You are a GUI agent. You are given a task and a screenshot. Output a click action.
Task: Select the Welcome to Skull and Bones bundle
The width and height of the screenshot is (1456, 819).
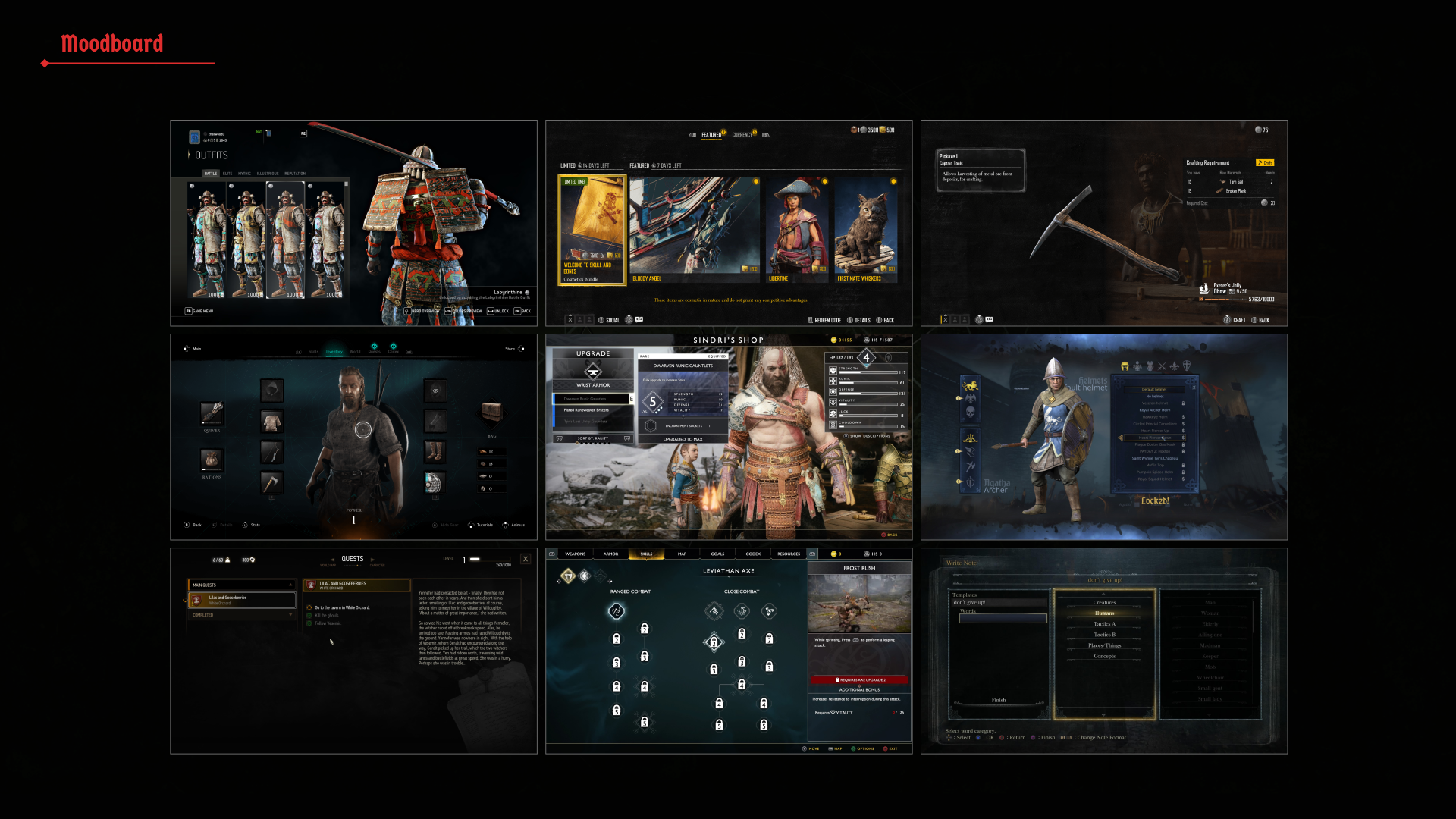(x=592, y=230)
